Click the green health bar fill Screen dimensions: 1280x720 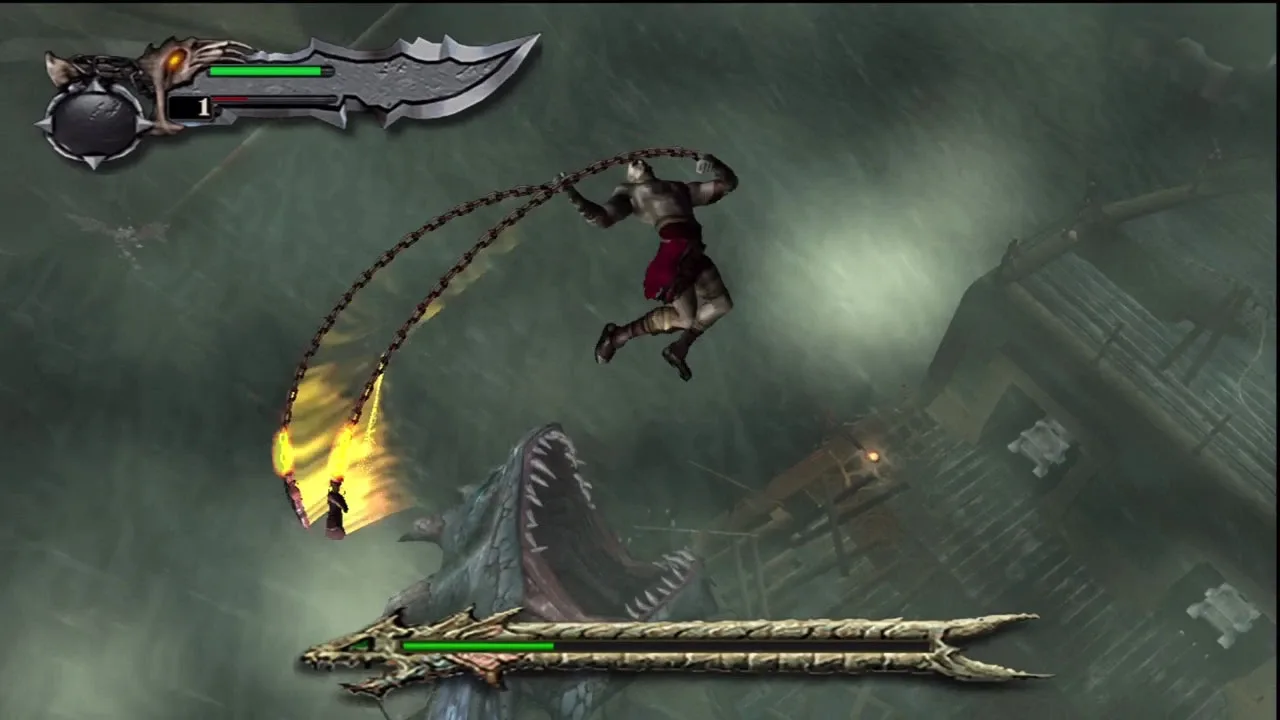(265, 72)
